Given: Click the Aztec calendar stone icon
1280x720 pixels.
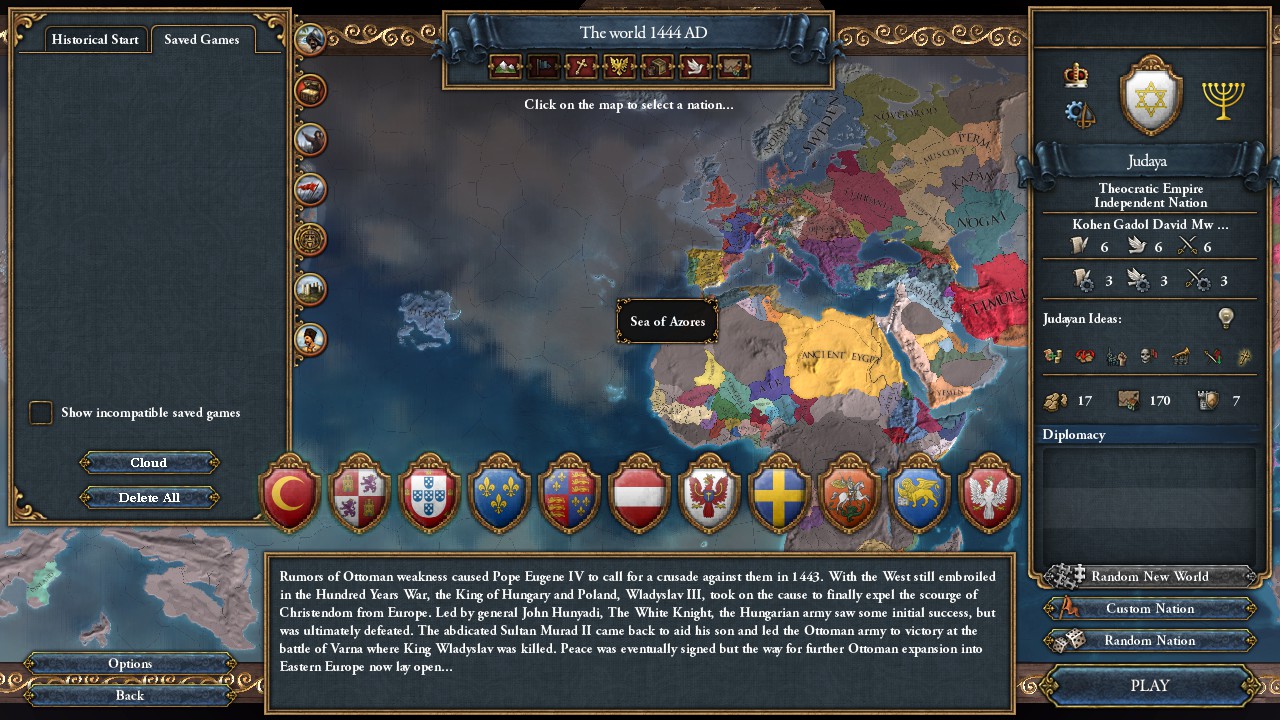Looking at the screenshot, I should (310, 240).
